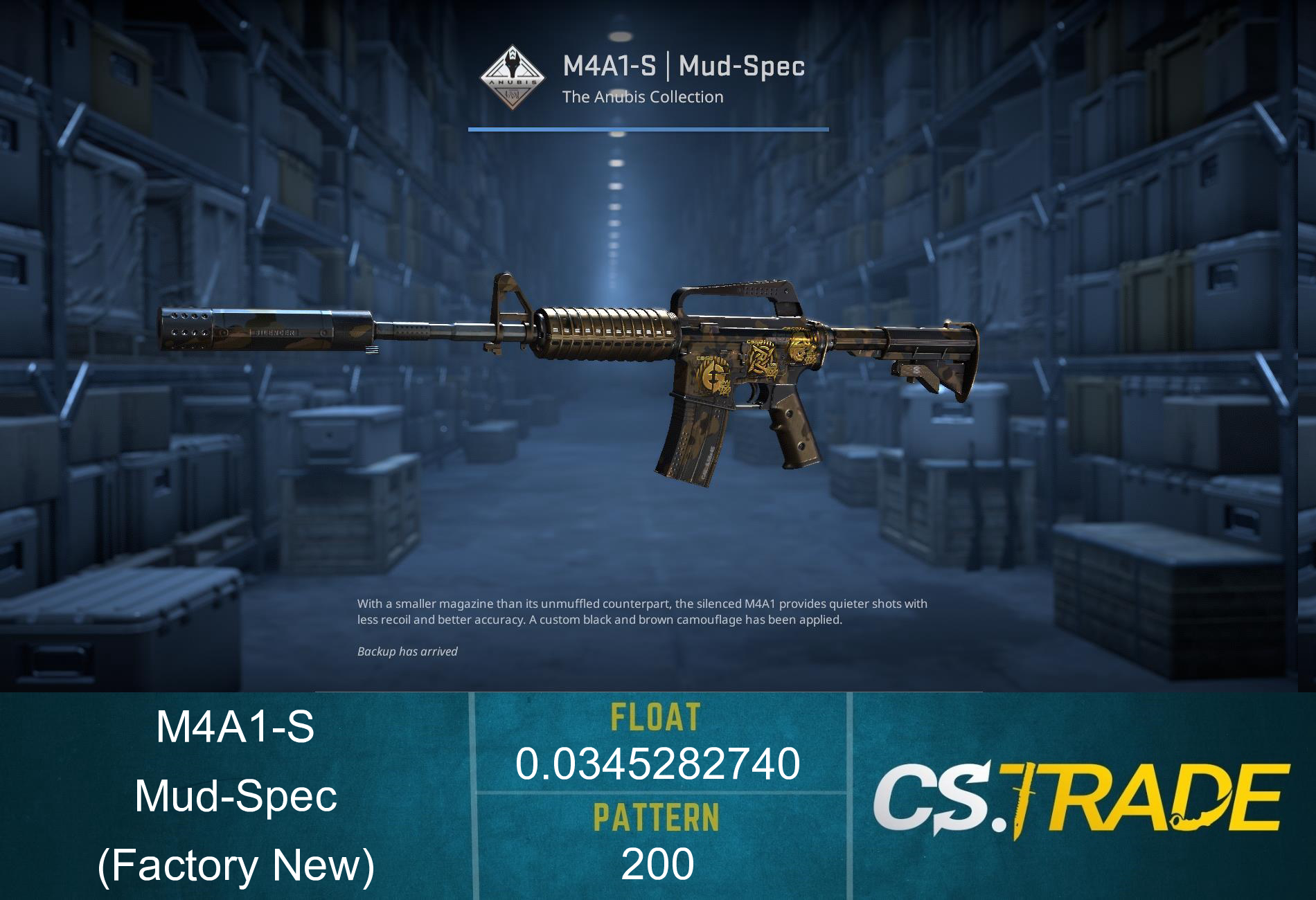Click the Anubis Collection badge icon
Viewport: 1316px width, 900px height.
point(513,76)
